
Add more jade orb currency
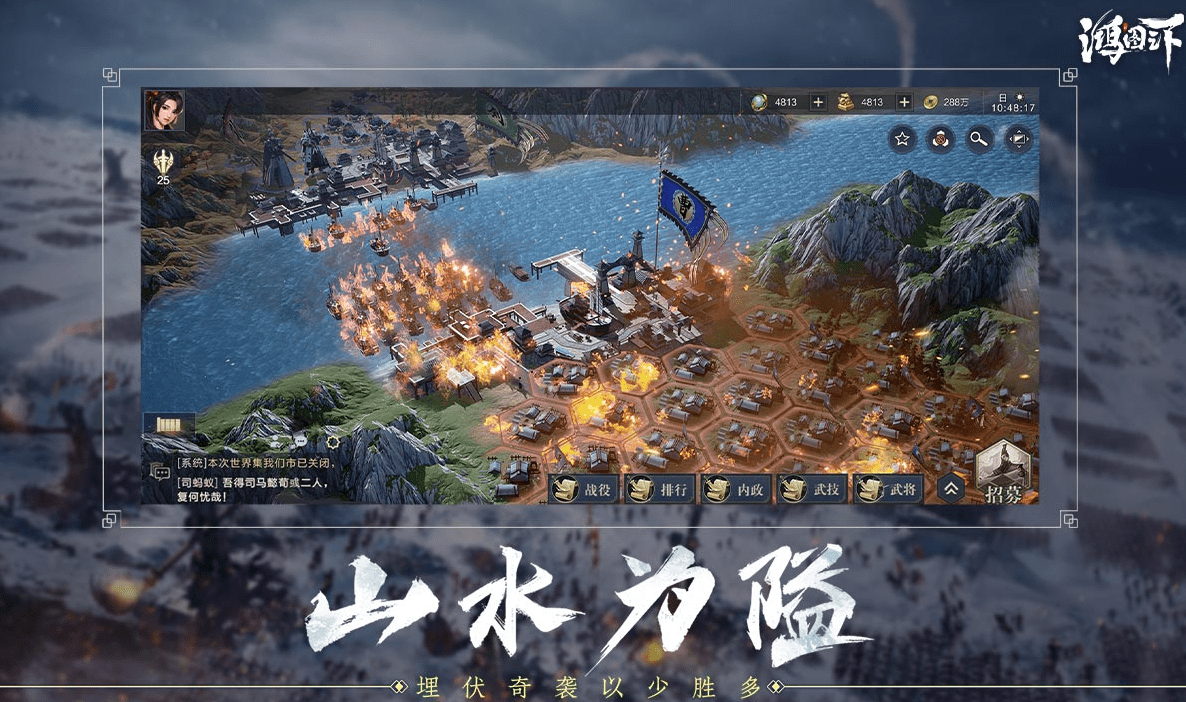point(818,102)
